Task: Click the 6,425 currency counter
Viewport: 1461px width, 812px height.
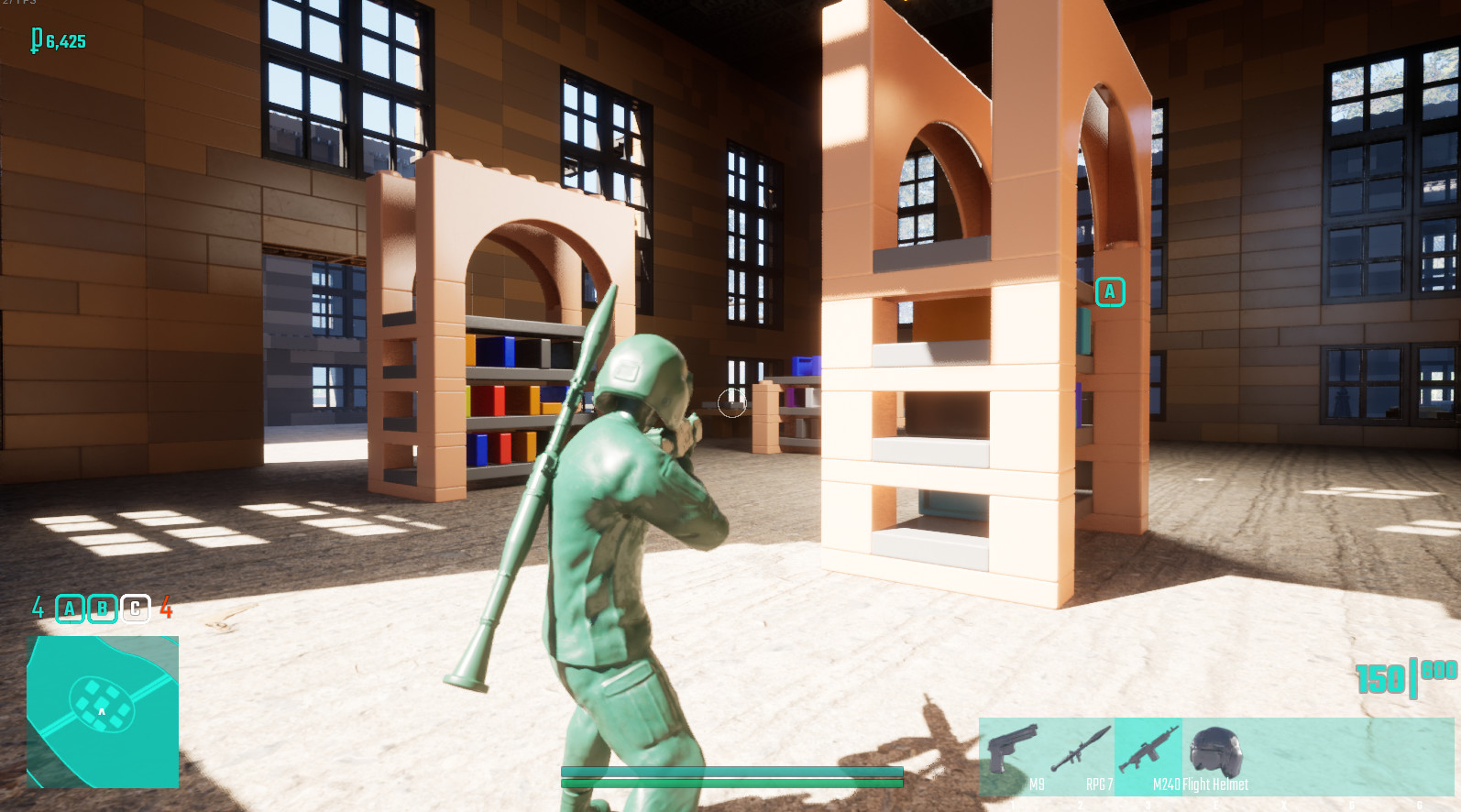Action: pyautogui.click(x=62, y=41)
